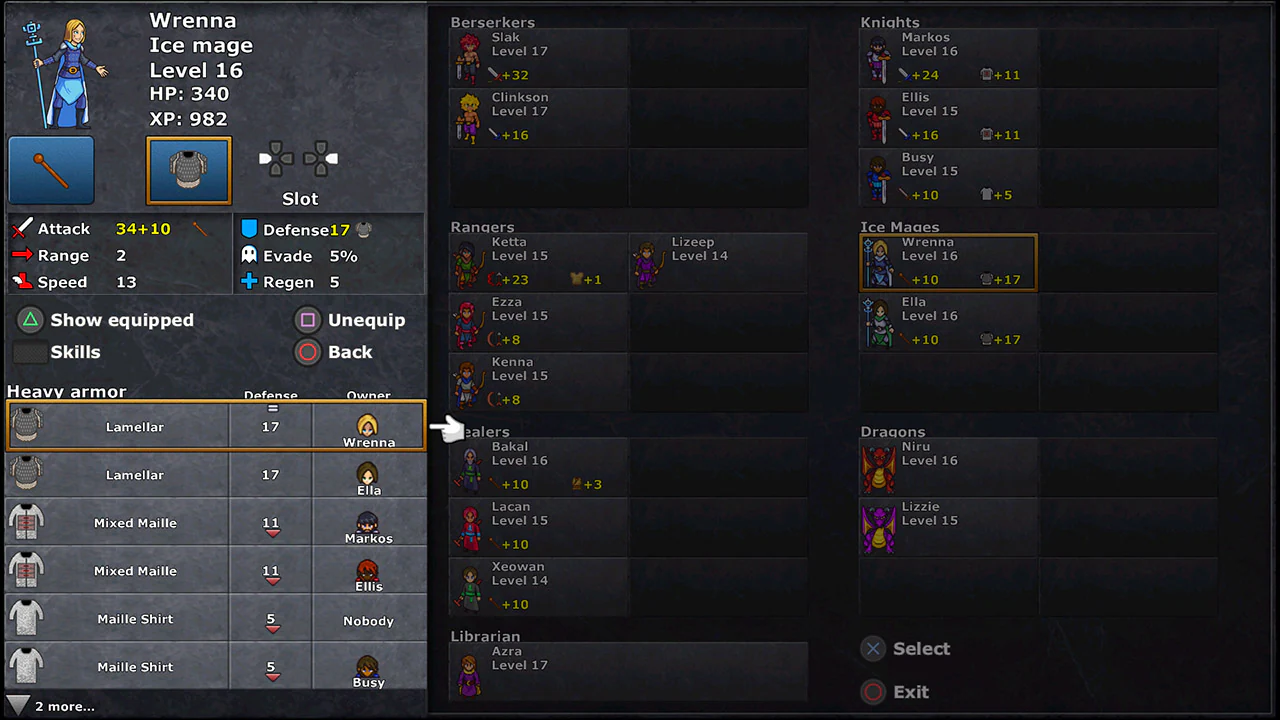This screenshot has width=1280, height=720.
Task: Click the Exit button
Action: [x=910, y=691]
